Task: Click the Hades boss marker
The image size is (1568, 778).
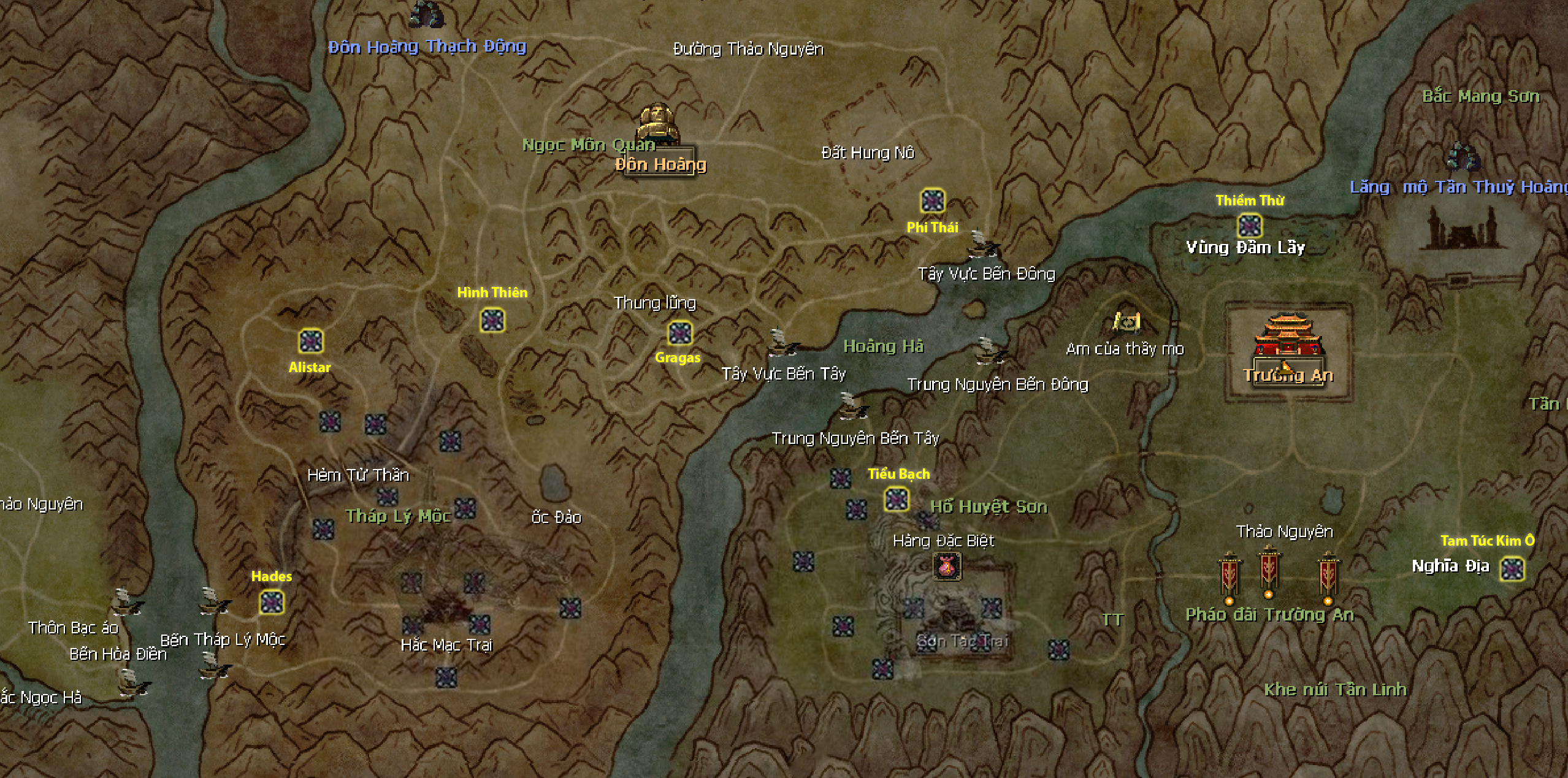Action: click(271, 603)
